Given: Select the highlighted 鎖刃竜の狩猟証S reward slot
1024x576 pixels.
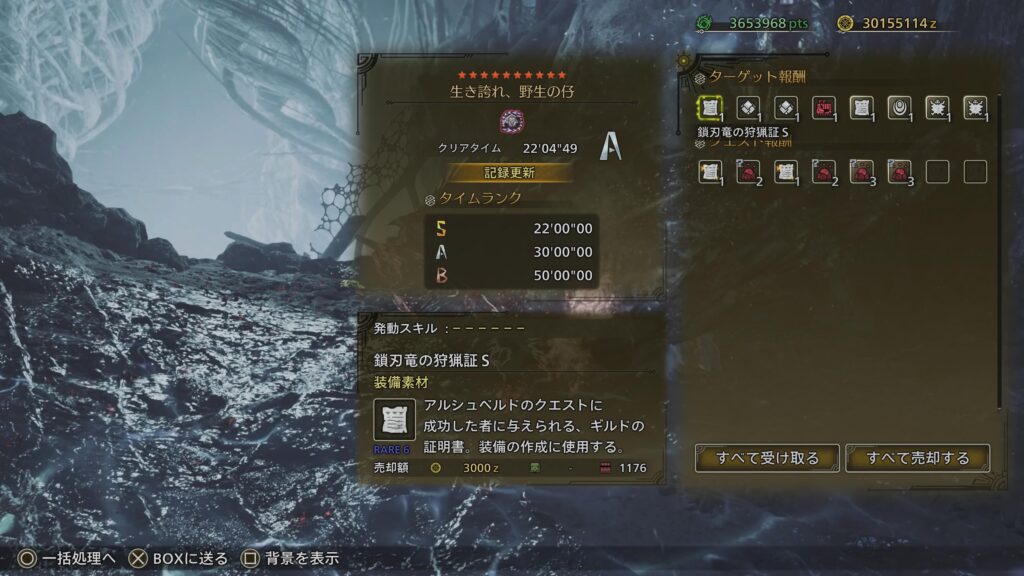Looking at the screenshot, I should point(710,108).
